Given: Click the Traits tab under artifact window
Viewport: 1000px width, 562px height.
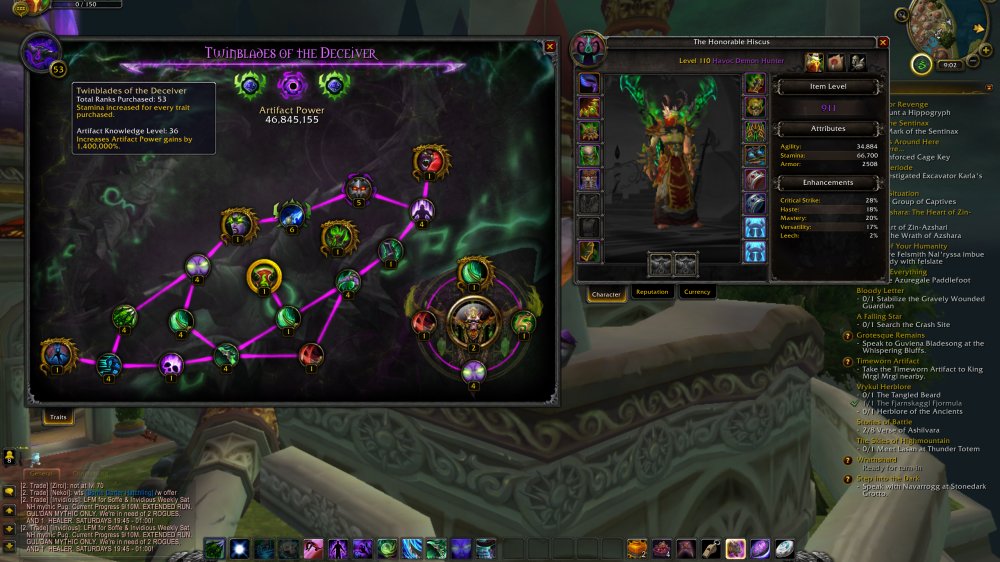Looking at the screenshot, I should point(58,417).
